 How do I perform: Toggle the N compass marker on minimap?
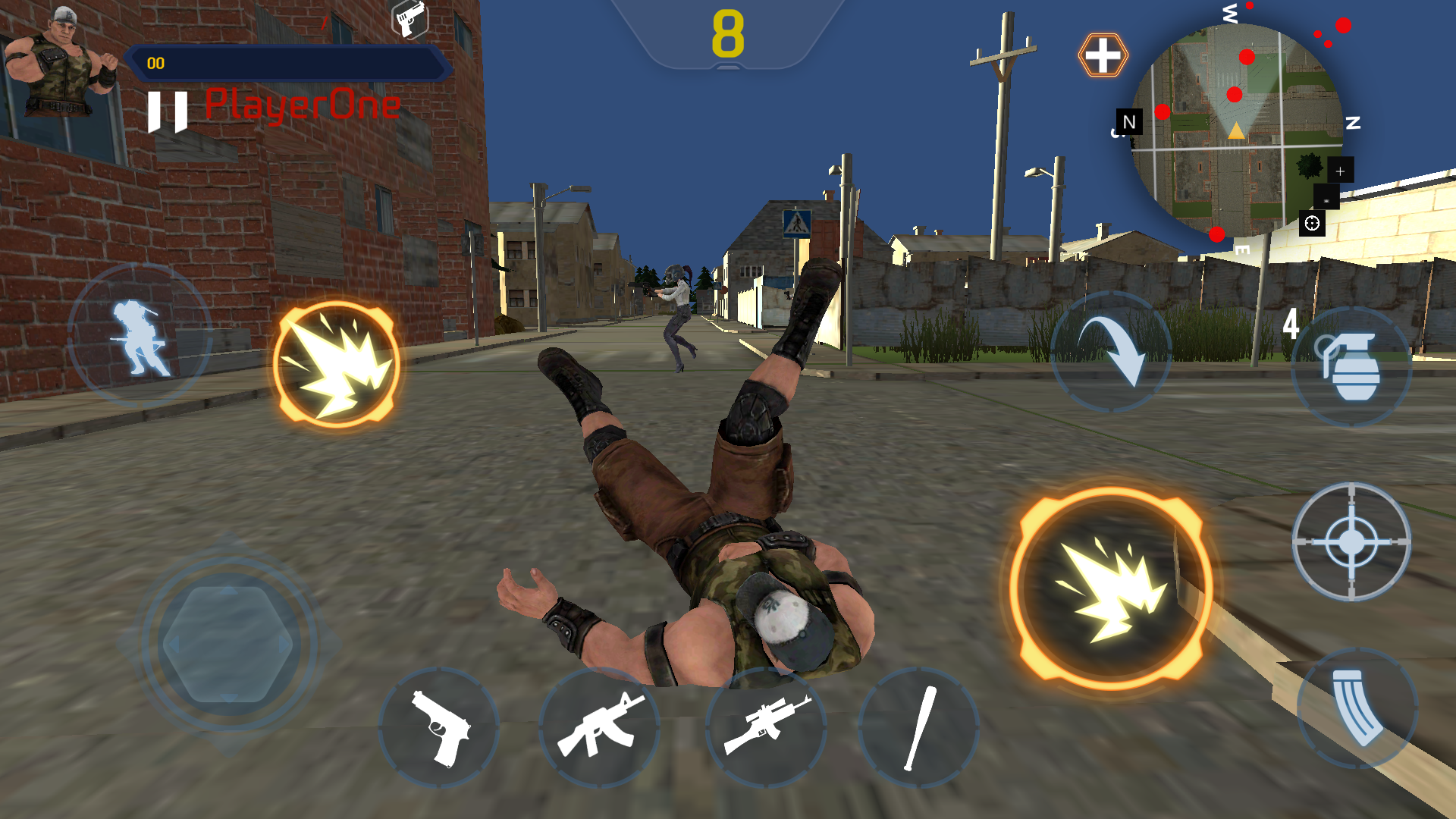click(1129, 121)
